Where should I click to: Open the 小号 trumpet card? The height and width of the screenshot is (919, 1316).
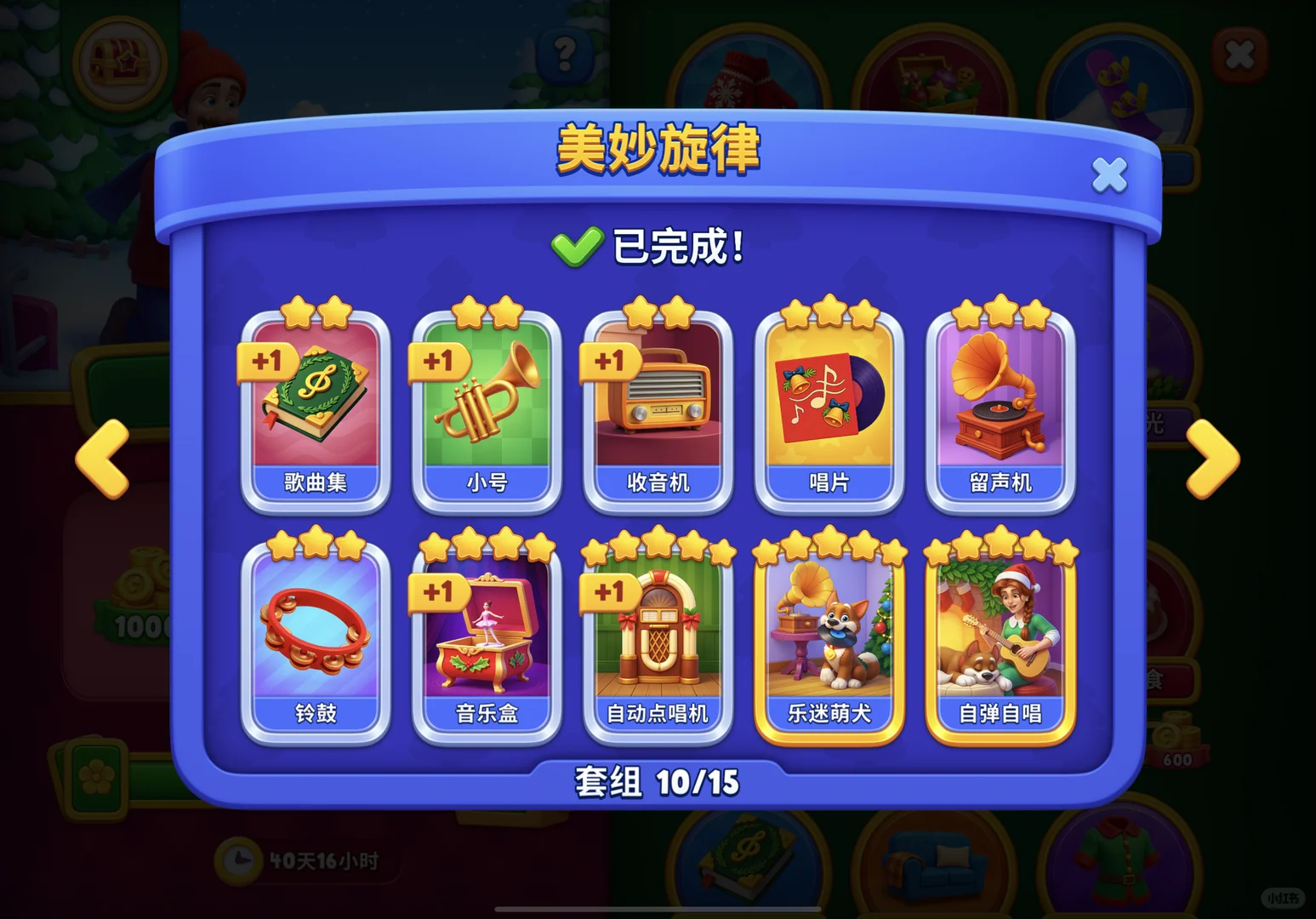coord(487,408)
